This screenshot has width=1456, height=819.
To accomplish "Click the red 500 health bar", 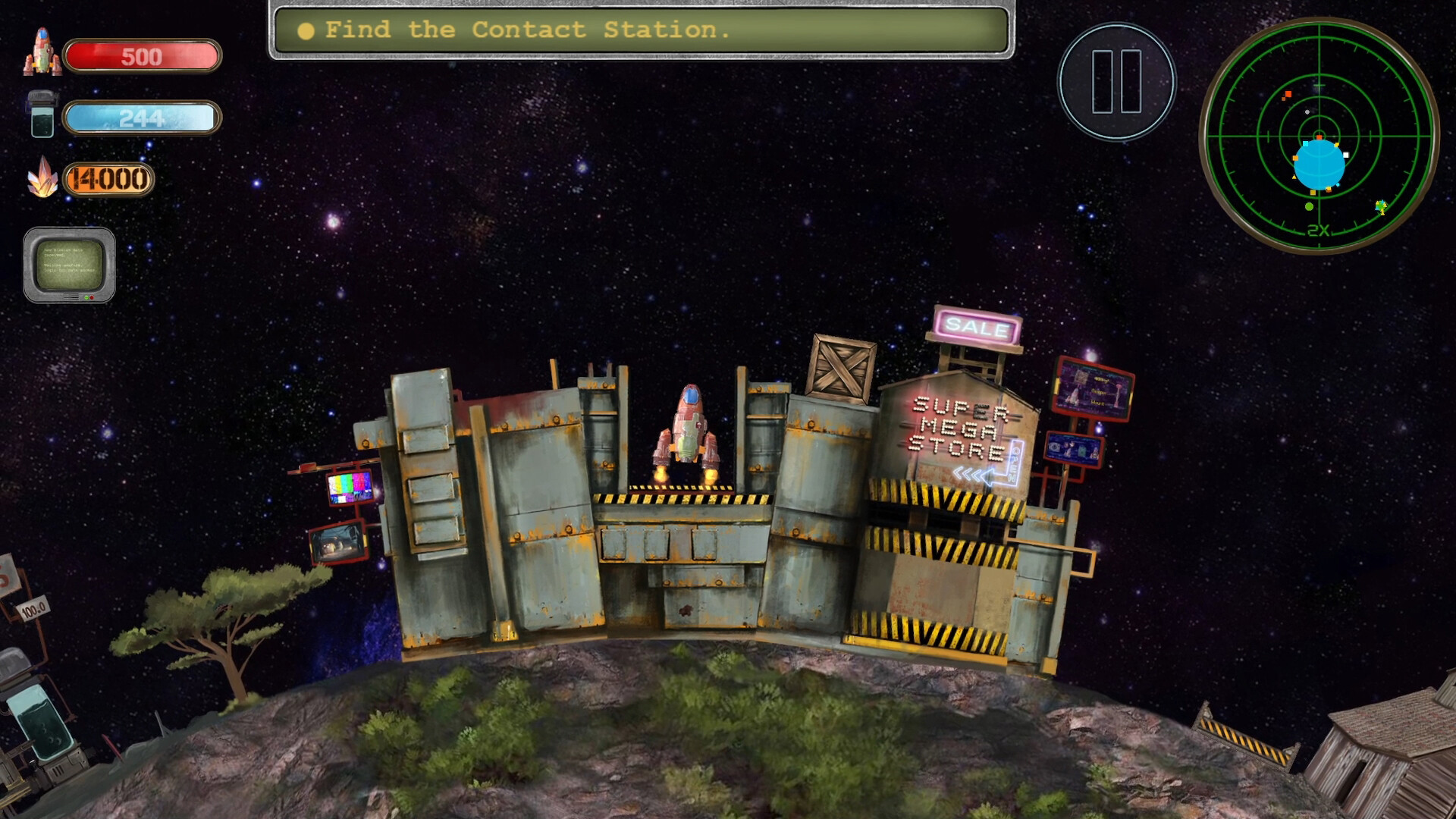I will (140, 54).
